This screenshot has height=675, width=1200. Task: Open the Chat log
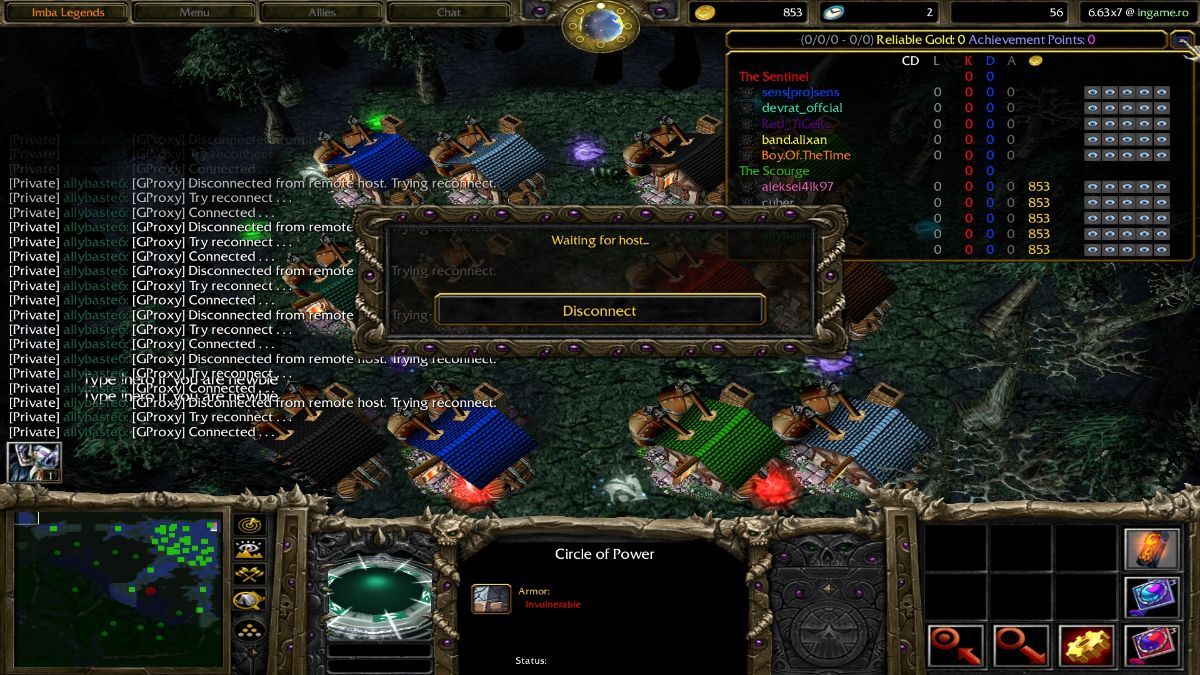[449, 13]
